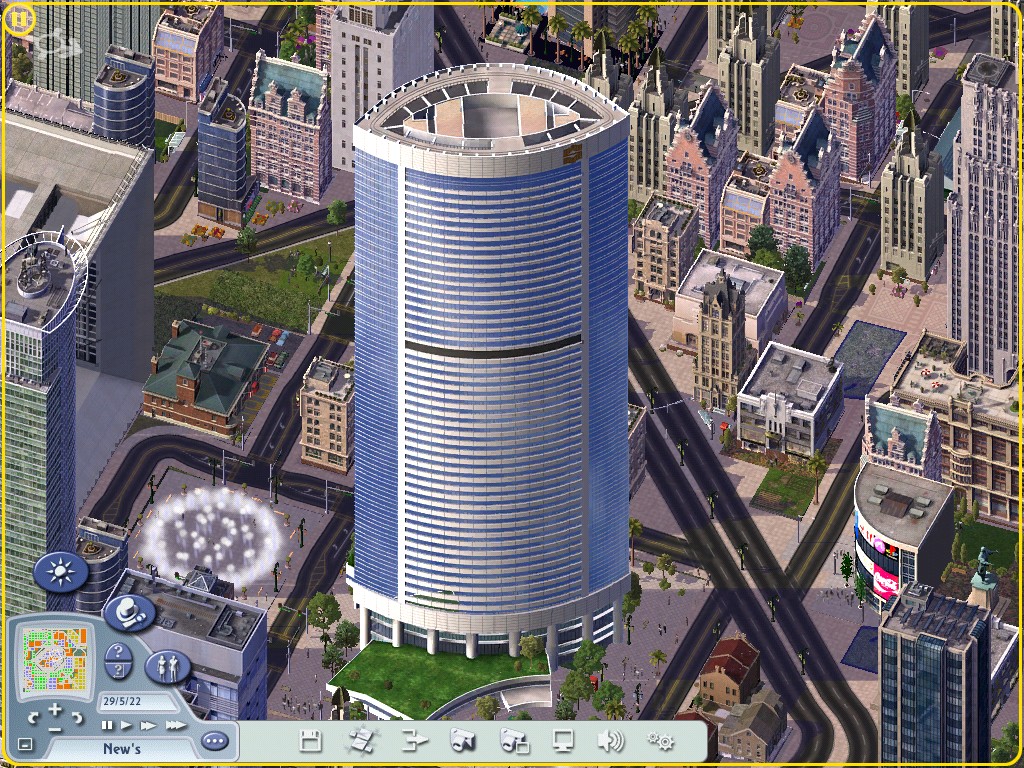1024x768 pixels.
Task: Activate the upper question mark query tool
Action: click(x=118, y=652)
